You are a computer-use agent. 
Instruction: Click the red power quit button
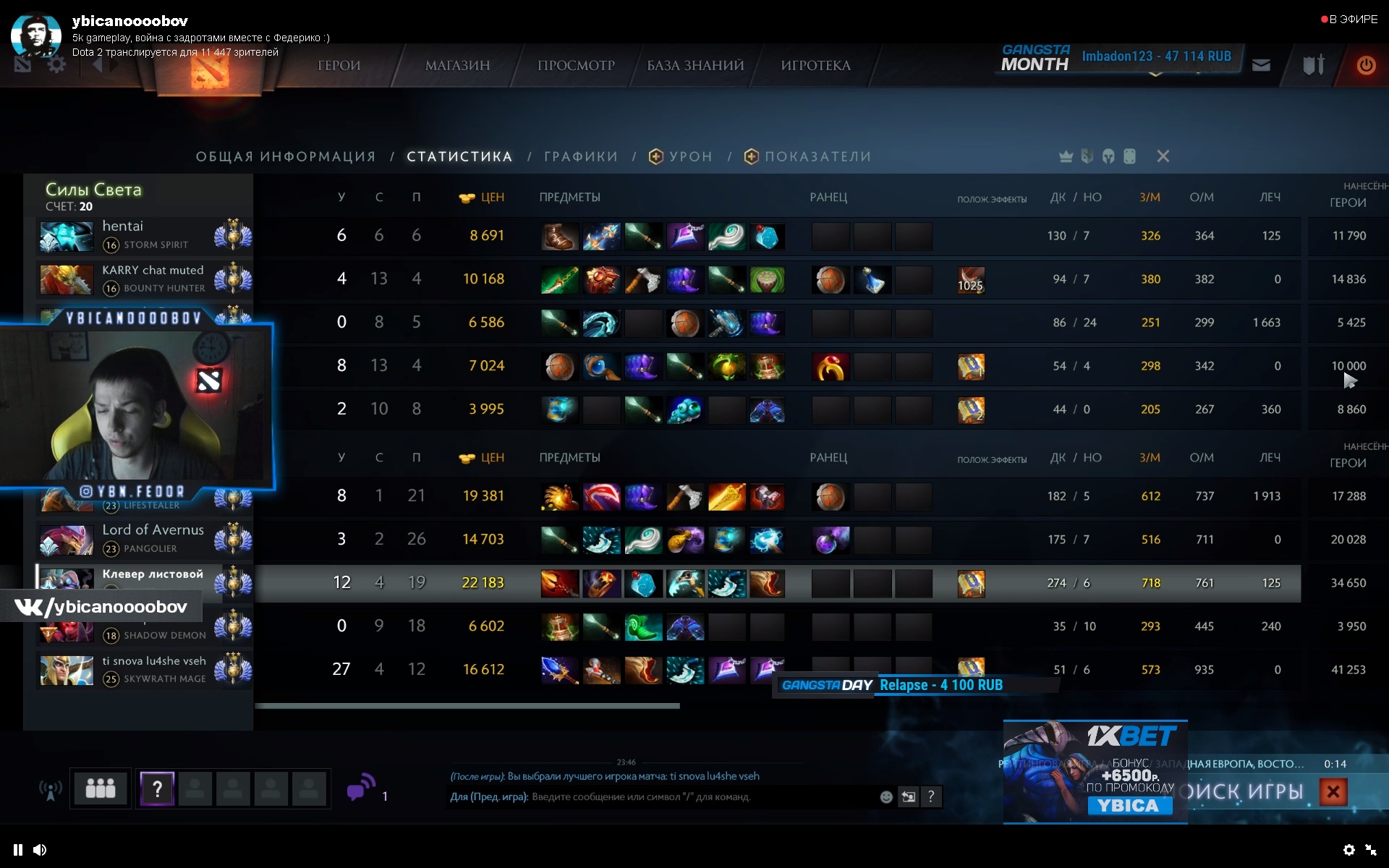pyautogui.click(x=1366, y=66)
